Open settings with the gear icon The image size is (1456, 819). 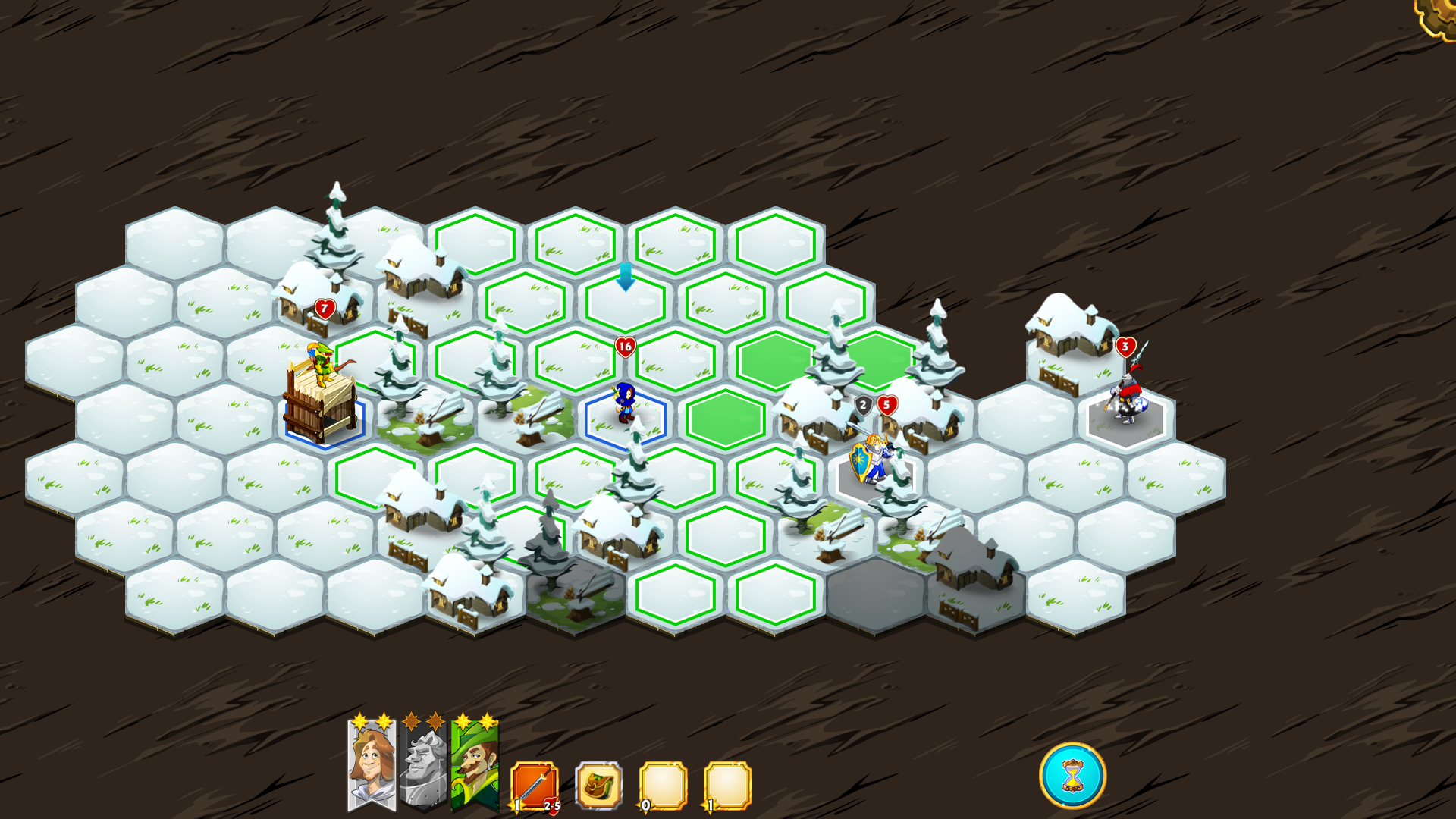point(1438,15)
